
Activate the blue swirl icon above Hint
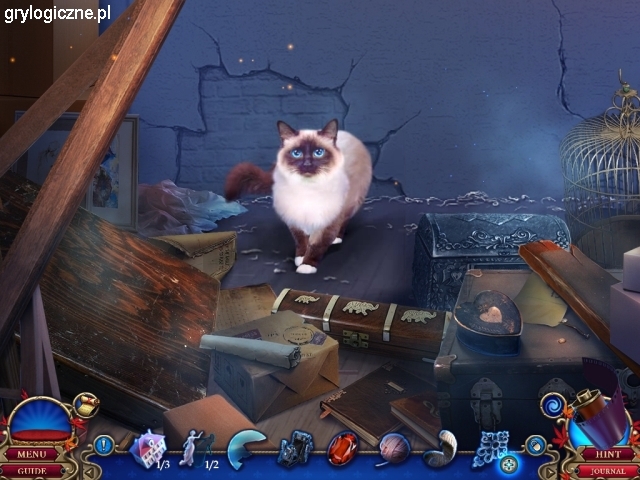tap(553, 405)
